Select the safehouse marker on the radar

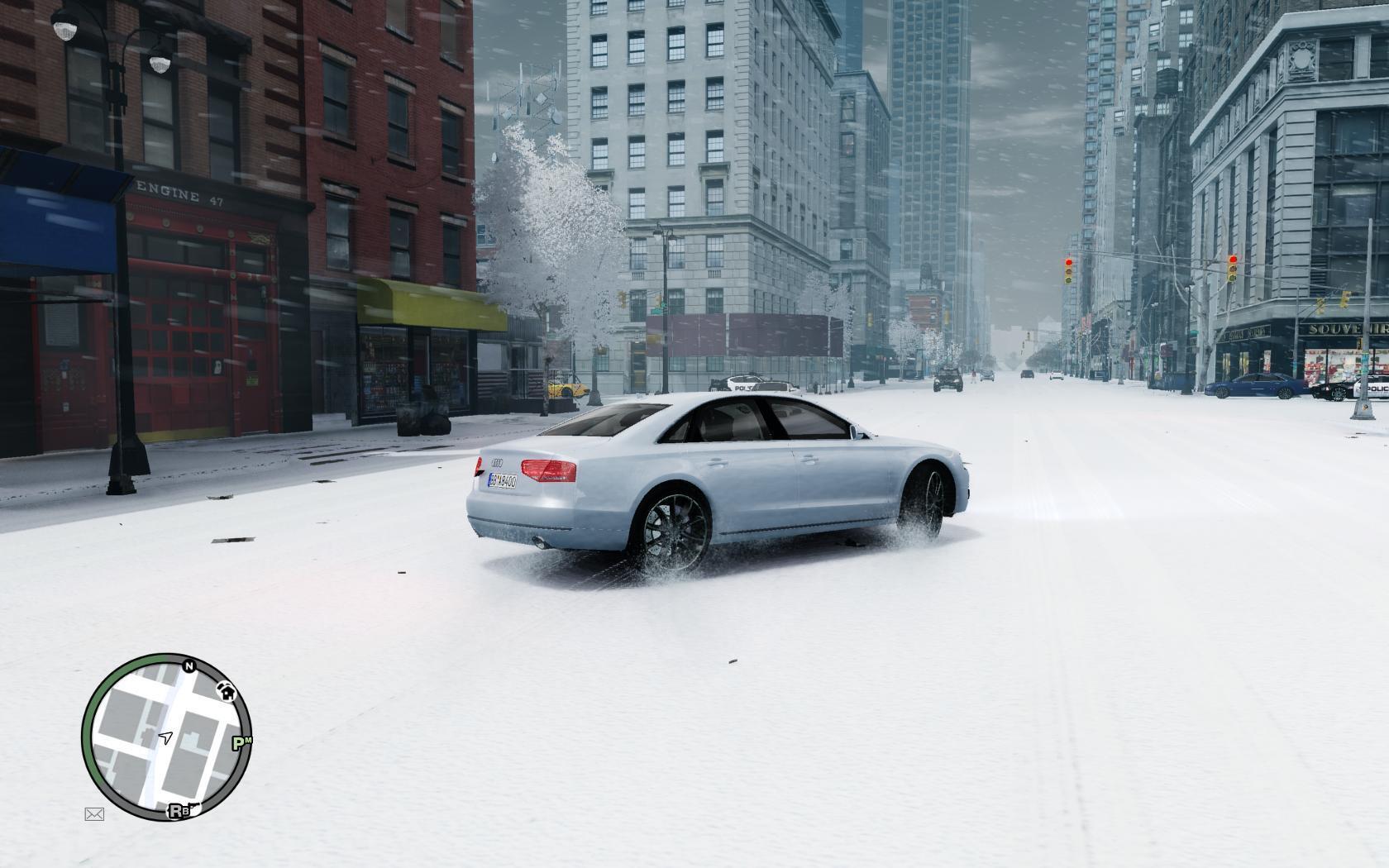click(226, 689)
